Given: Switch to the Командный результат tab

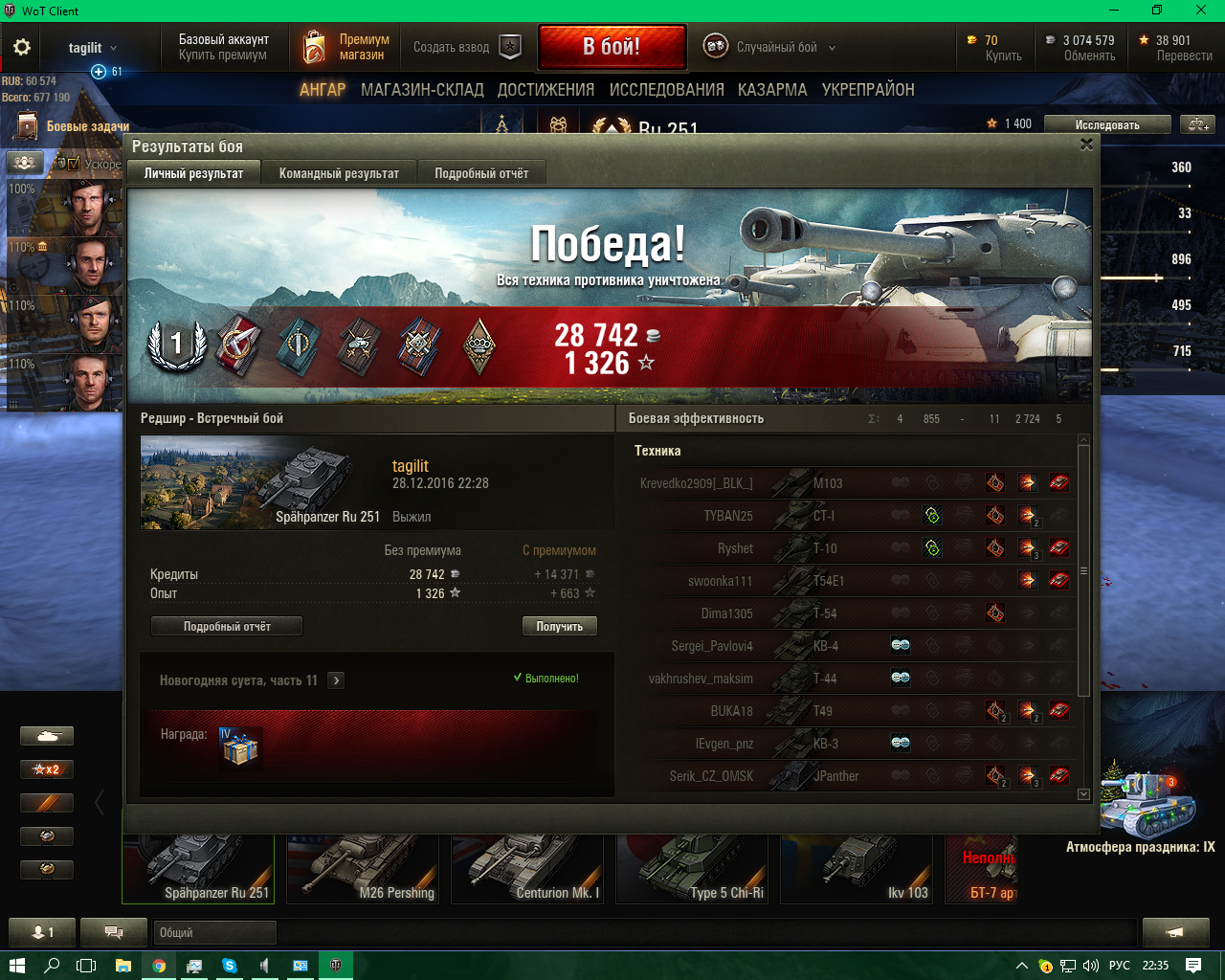Looking at the screenshot, I should [x=339, y=173].
